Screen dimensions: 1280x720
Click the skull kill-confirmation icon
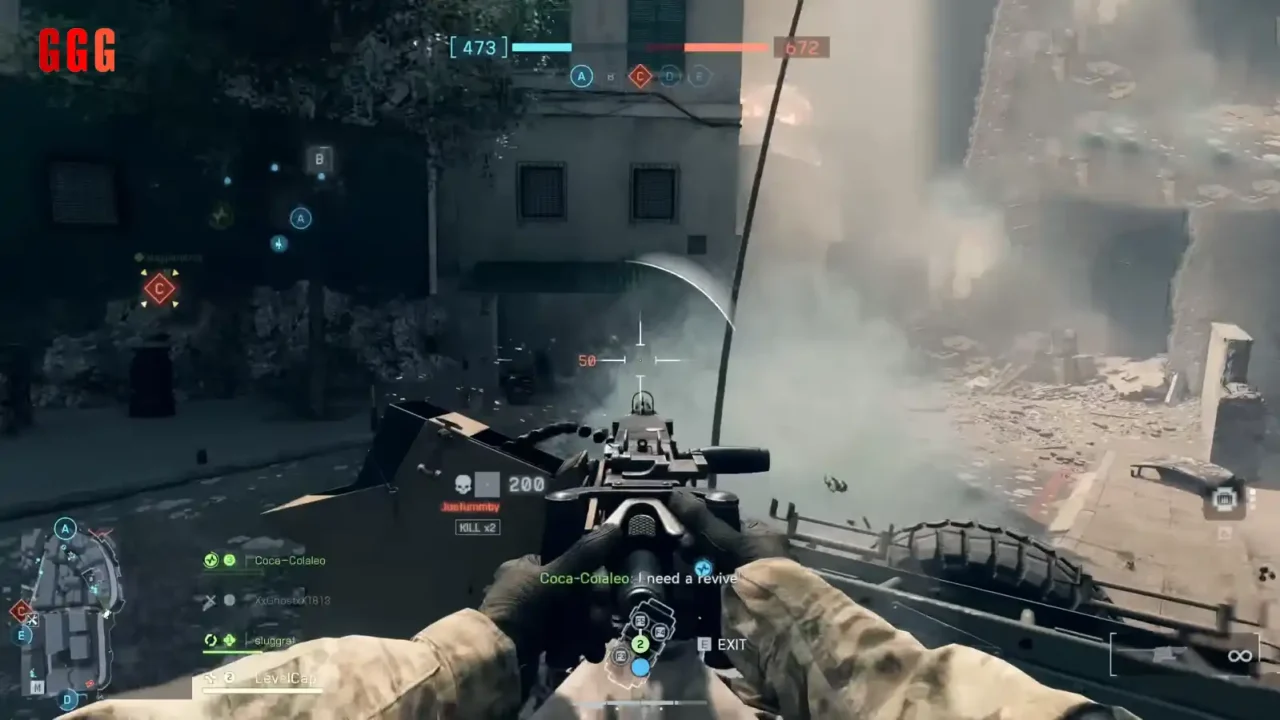click(x=461, y=484)
